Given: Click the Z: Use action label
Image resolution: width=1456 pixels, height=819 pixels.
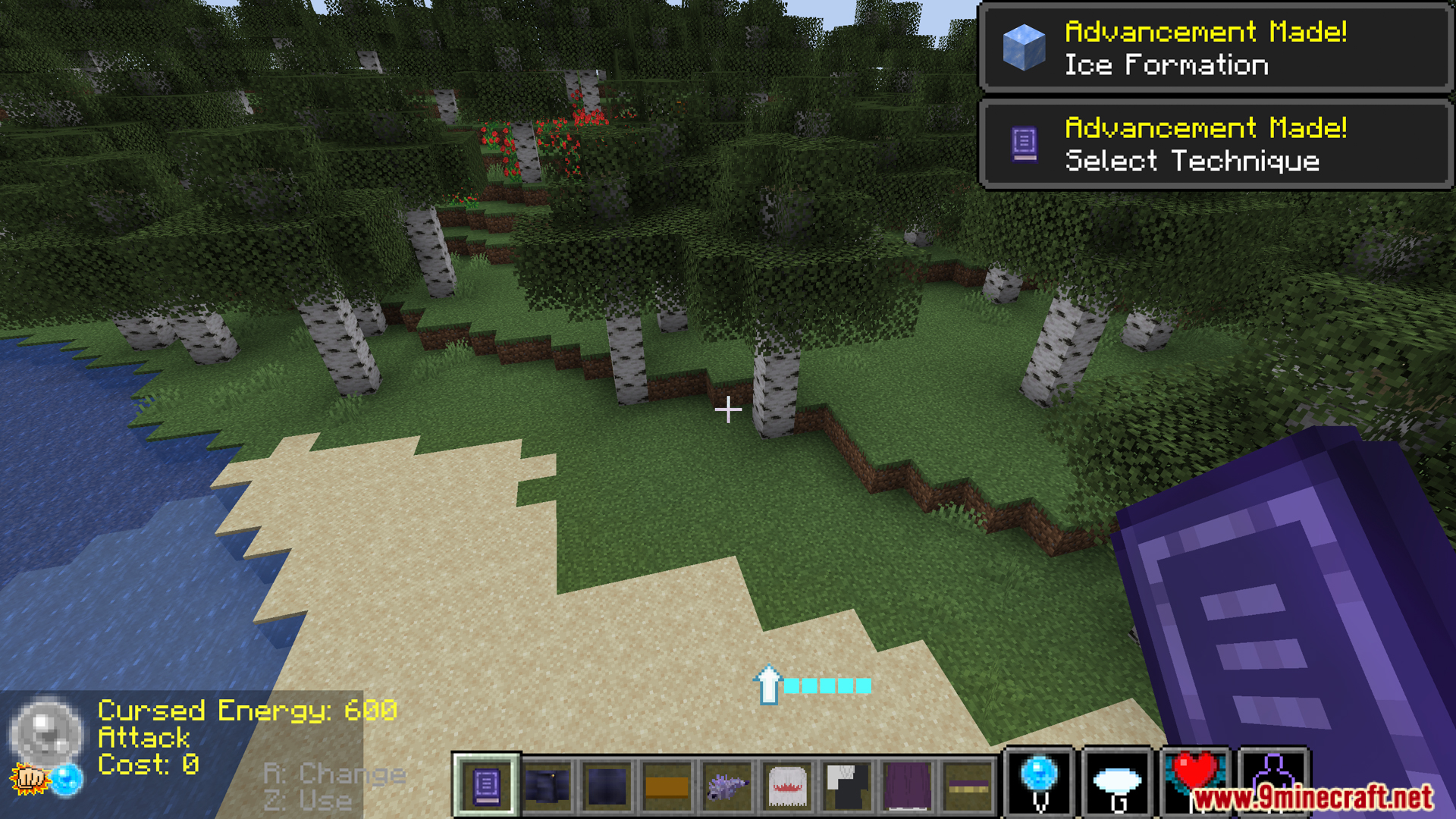Looking at the screenshot, I should pos(306,801).
